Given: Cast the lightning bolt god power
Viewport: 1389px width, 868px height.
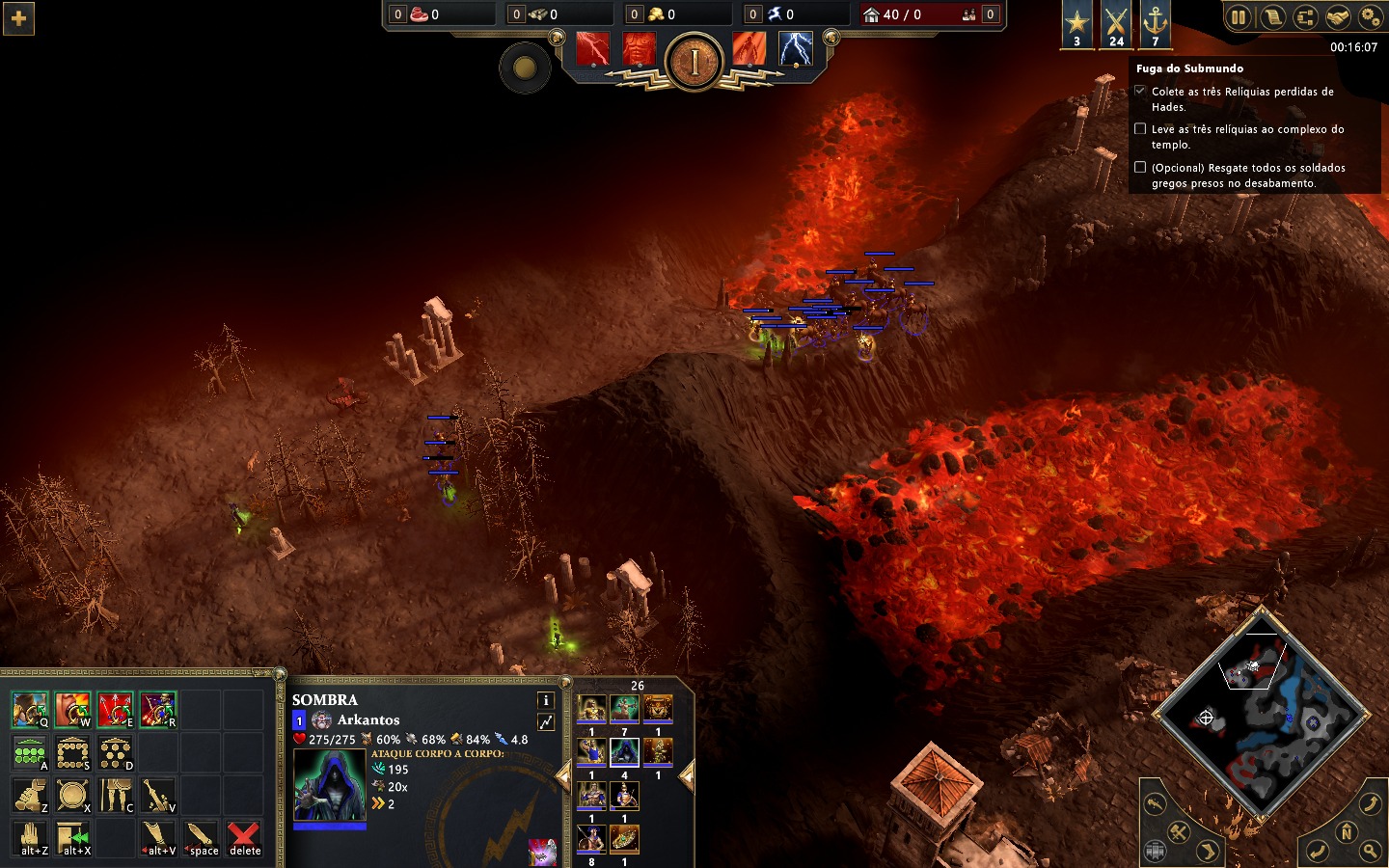Looking at the screenshot, I should (795, 49).
